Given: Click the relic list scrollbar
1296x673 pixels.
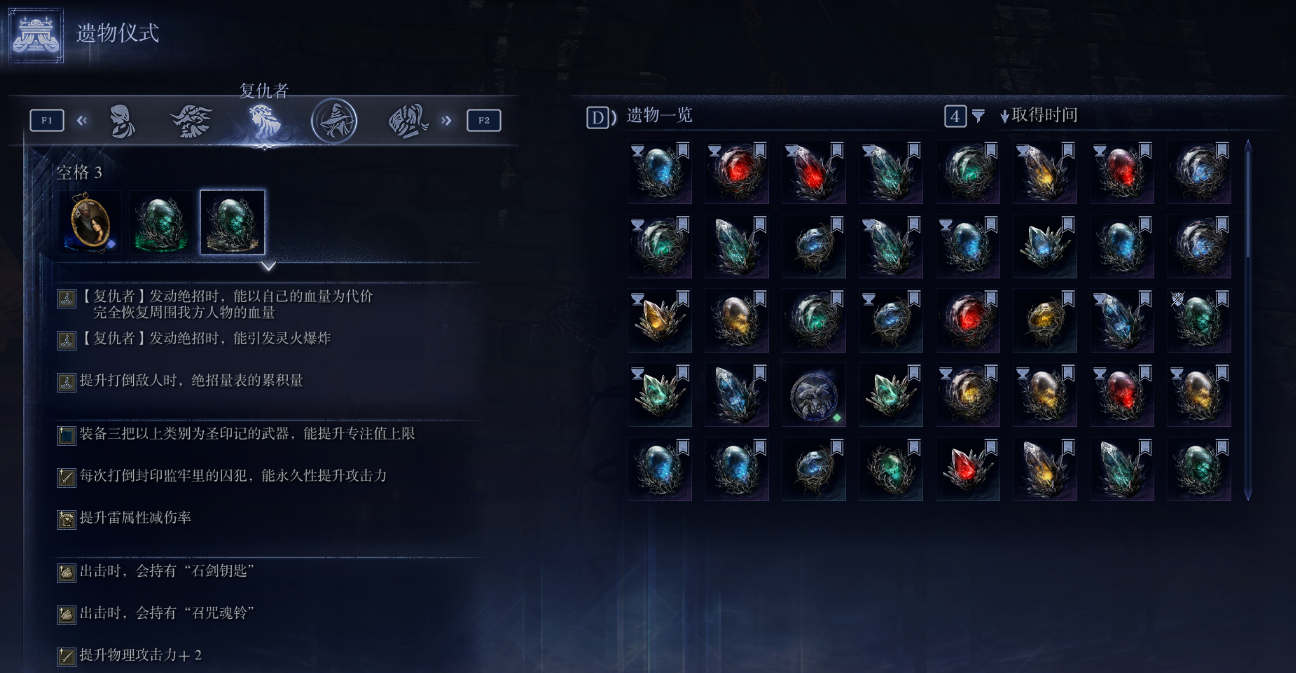Looking at the screenshot, I should tap(1247, 320).
